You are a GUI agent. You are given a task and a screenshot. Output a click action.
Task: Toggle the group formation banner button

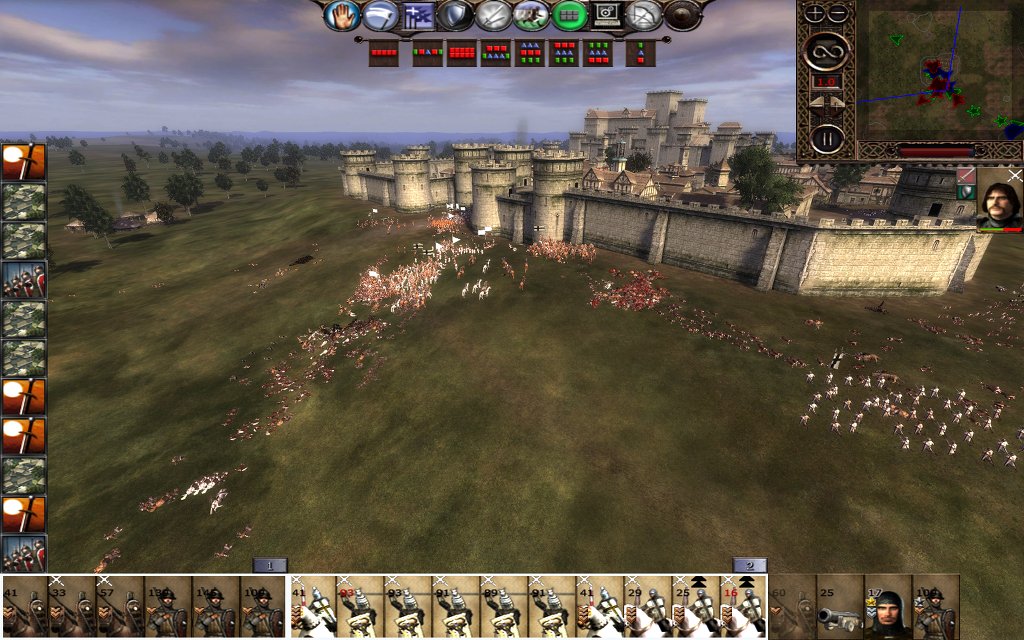pos(418,15)
